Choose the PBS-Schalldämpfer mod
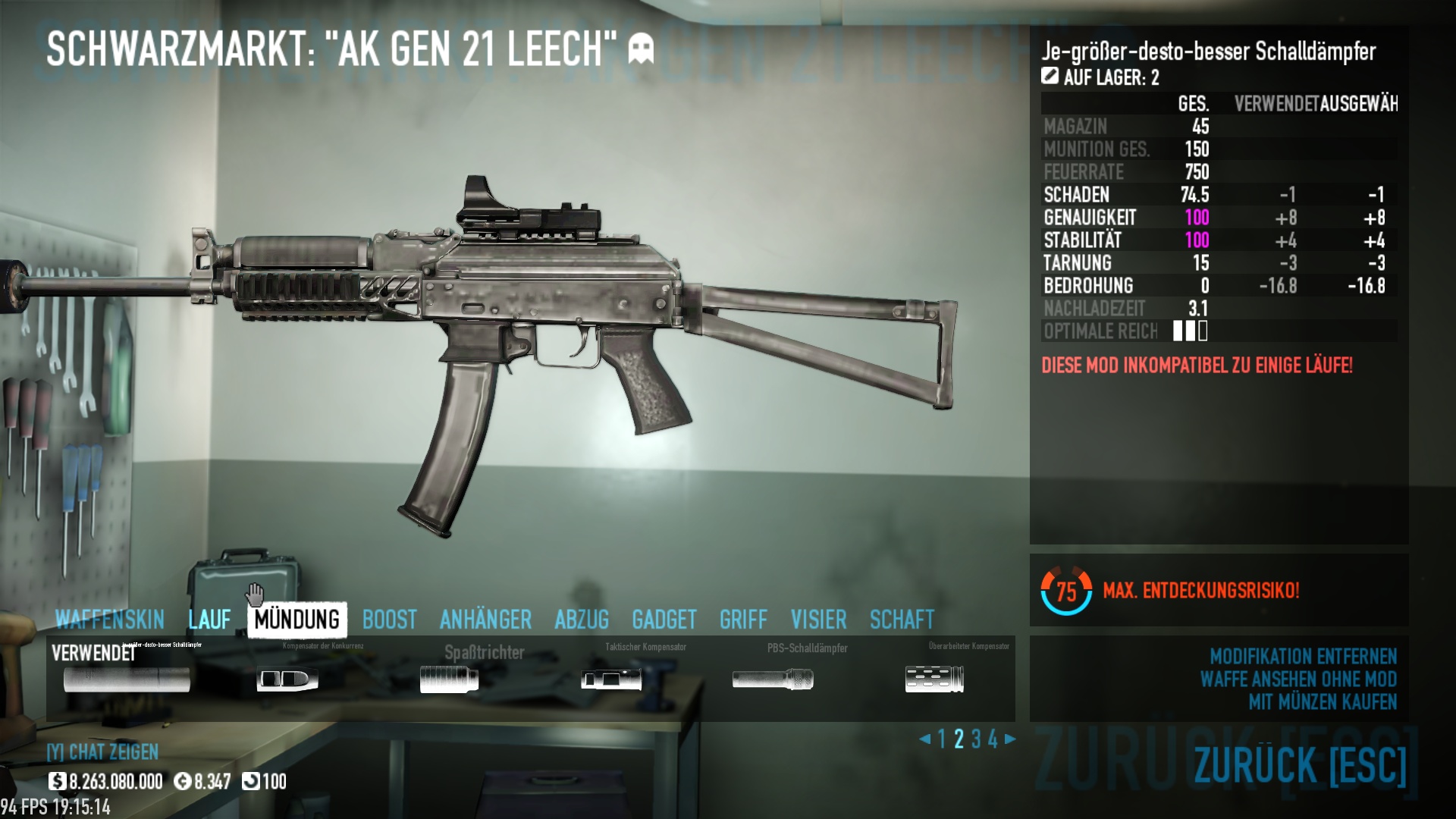 pos(773,679)
